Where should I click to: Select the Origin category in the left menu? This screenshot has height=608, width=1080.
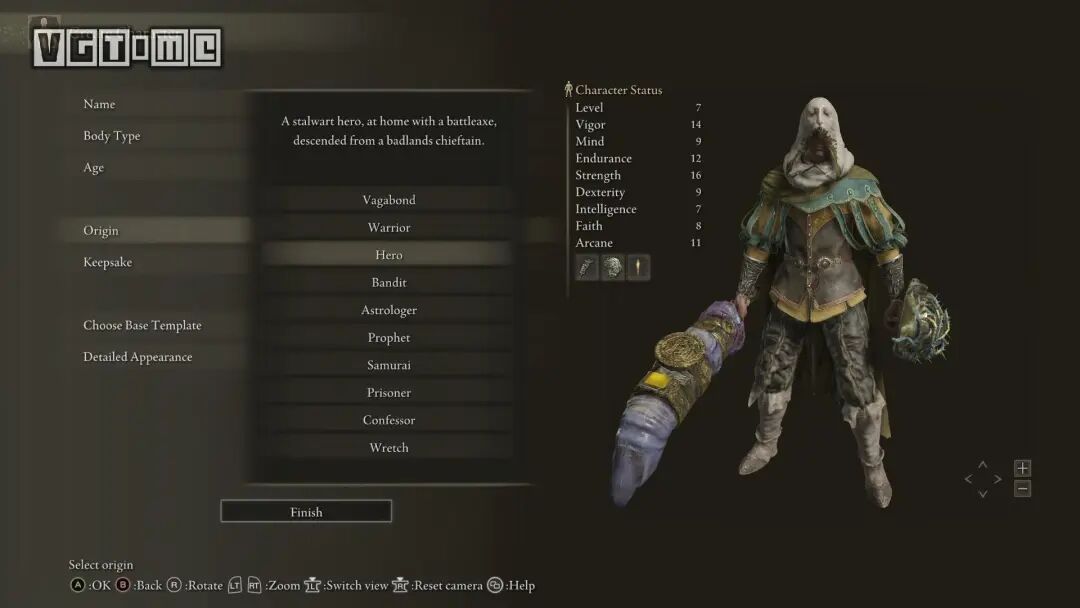pos(101,231)
